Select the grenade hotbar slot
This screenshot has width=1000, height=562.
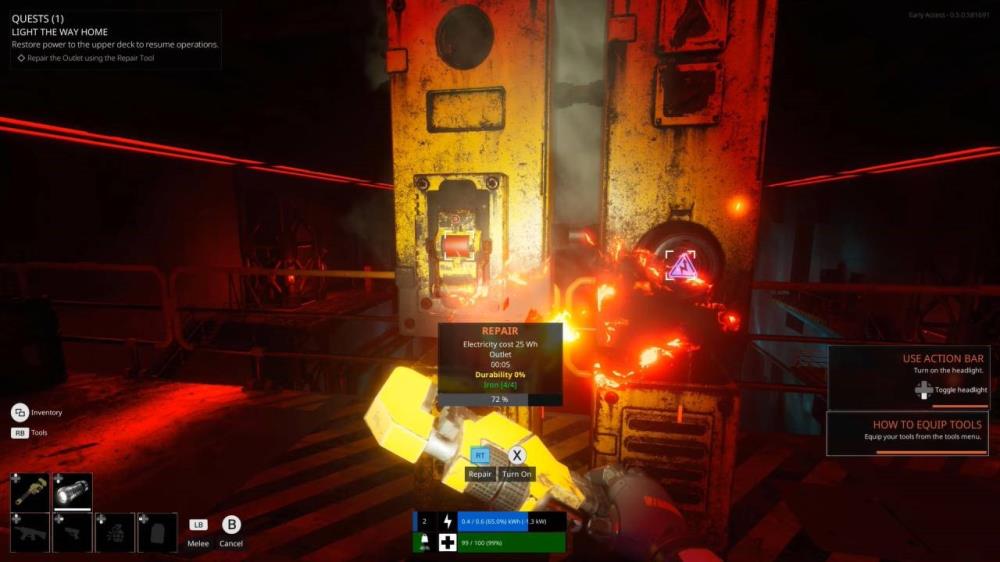click(x=115, y=532)
